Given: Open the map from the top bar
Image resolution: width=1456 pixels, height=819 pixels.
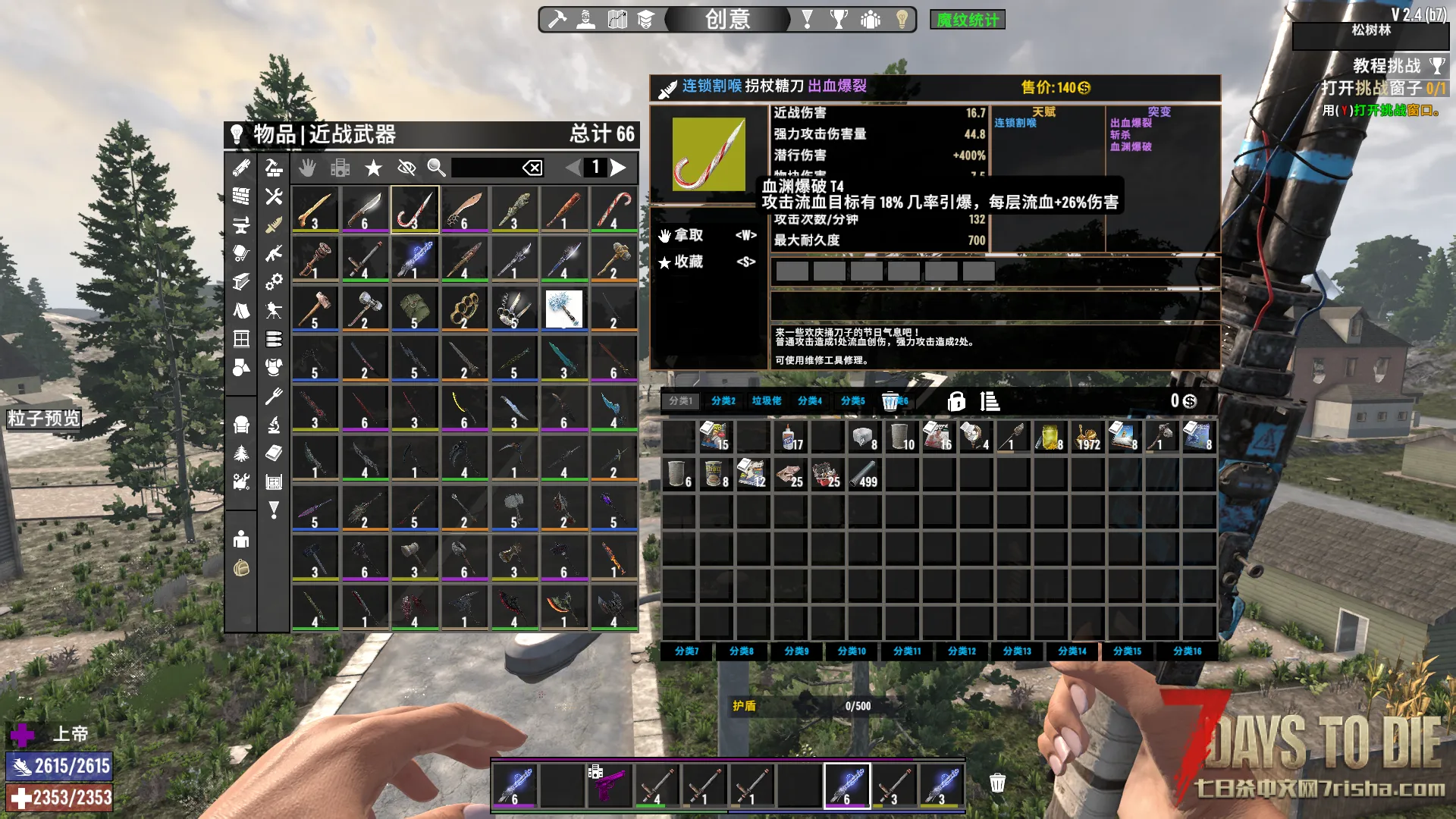Looking at the screenshot, I should (x=617, y=20).
